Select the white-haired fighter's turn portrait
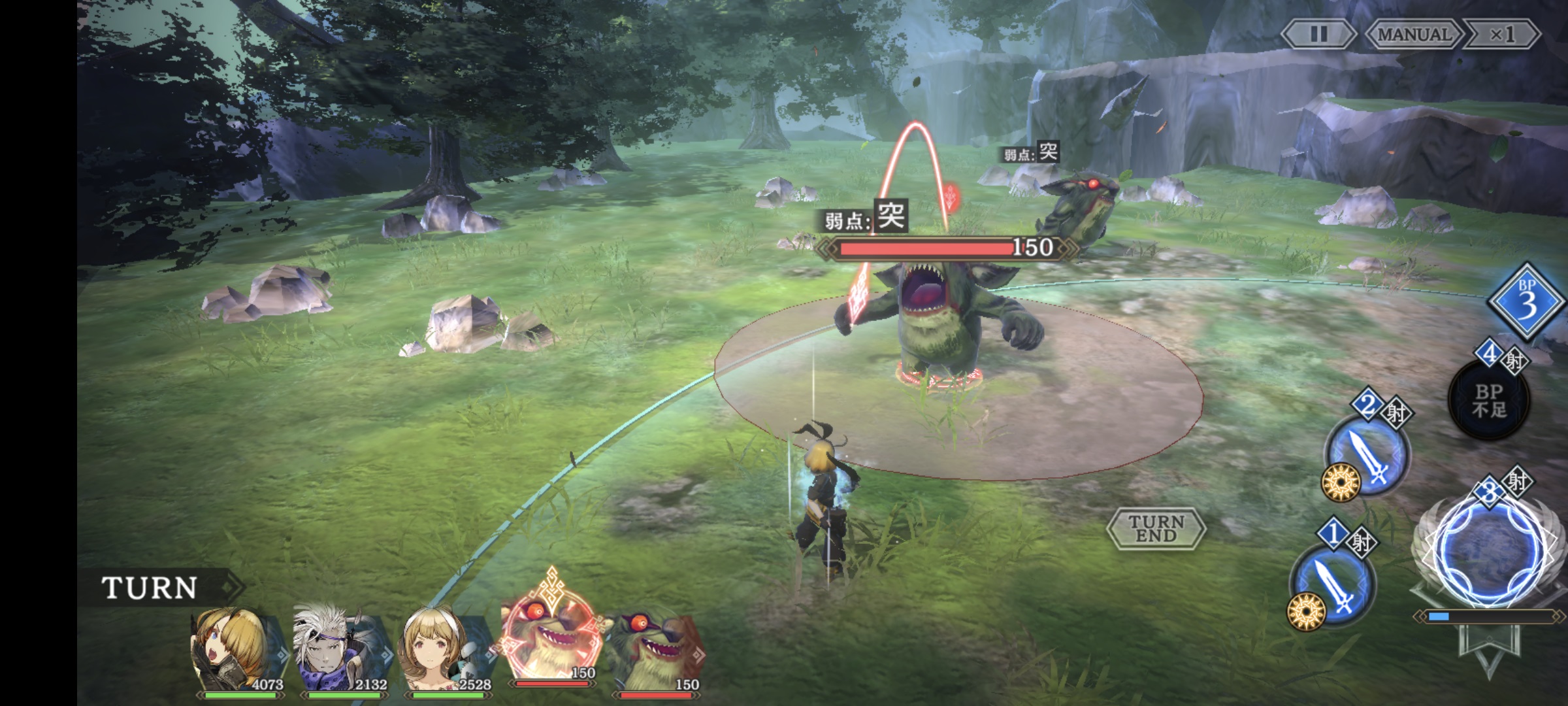Screen dimensions: 1568x706 [x=341, y=650]
